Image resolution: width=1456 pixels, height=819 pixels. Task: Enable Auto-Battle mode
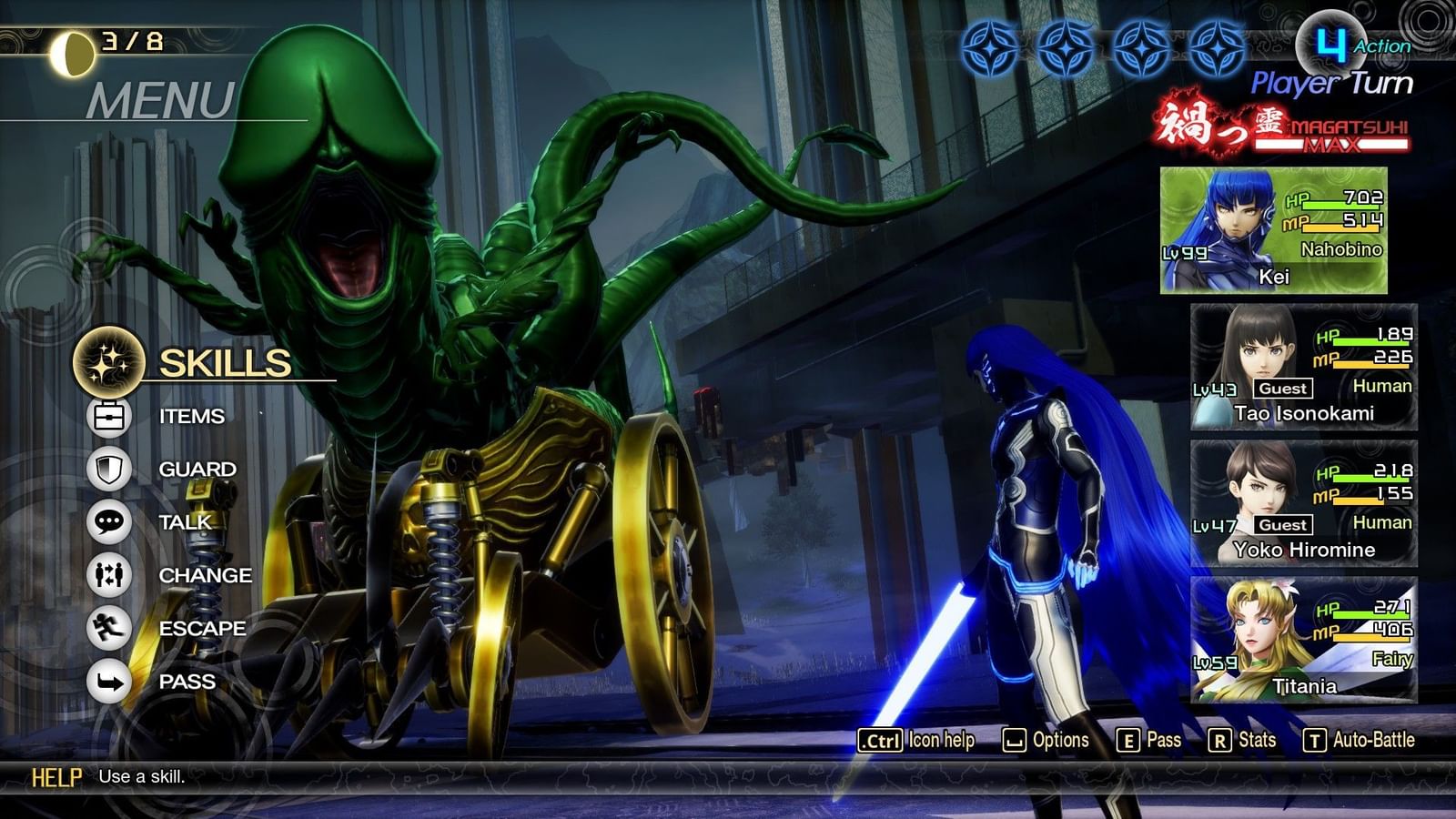tap(1361, 741)
